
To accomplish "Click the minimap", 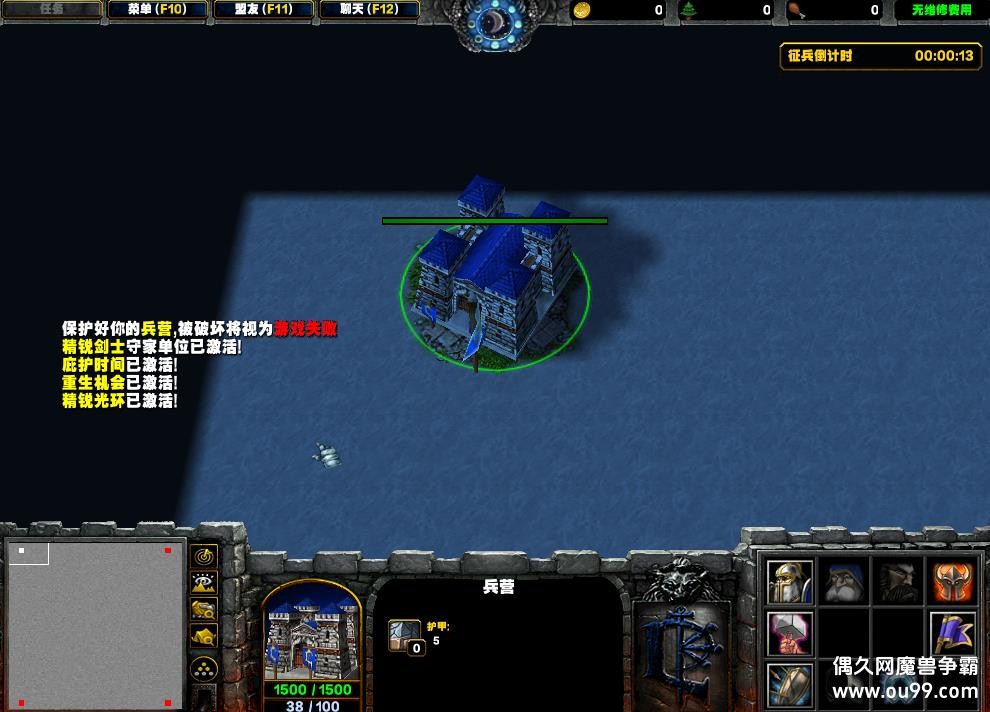I will [95, 622].
